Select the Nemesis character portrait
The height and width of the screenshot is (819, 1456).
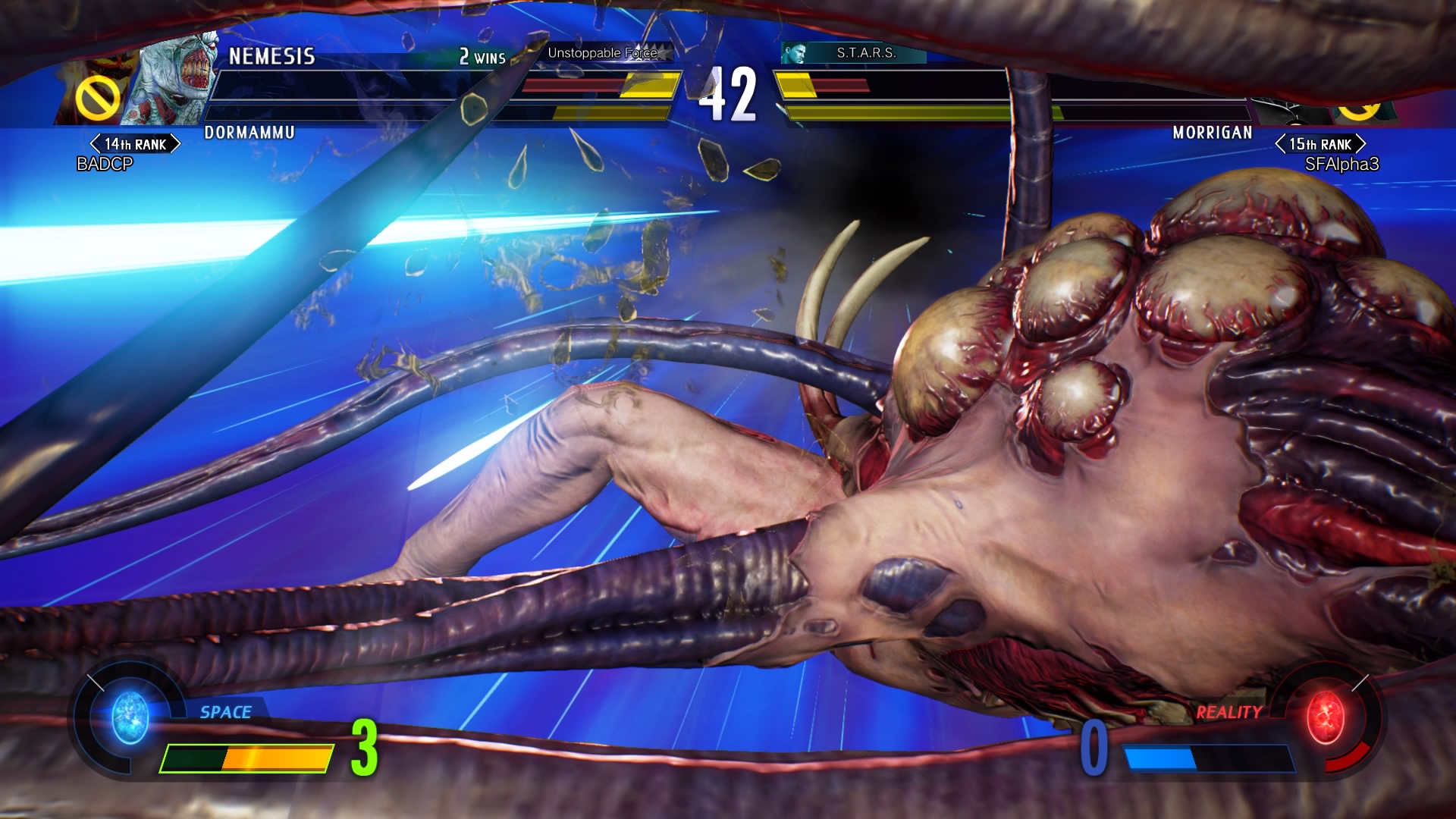click(173, 80)
